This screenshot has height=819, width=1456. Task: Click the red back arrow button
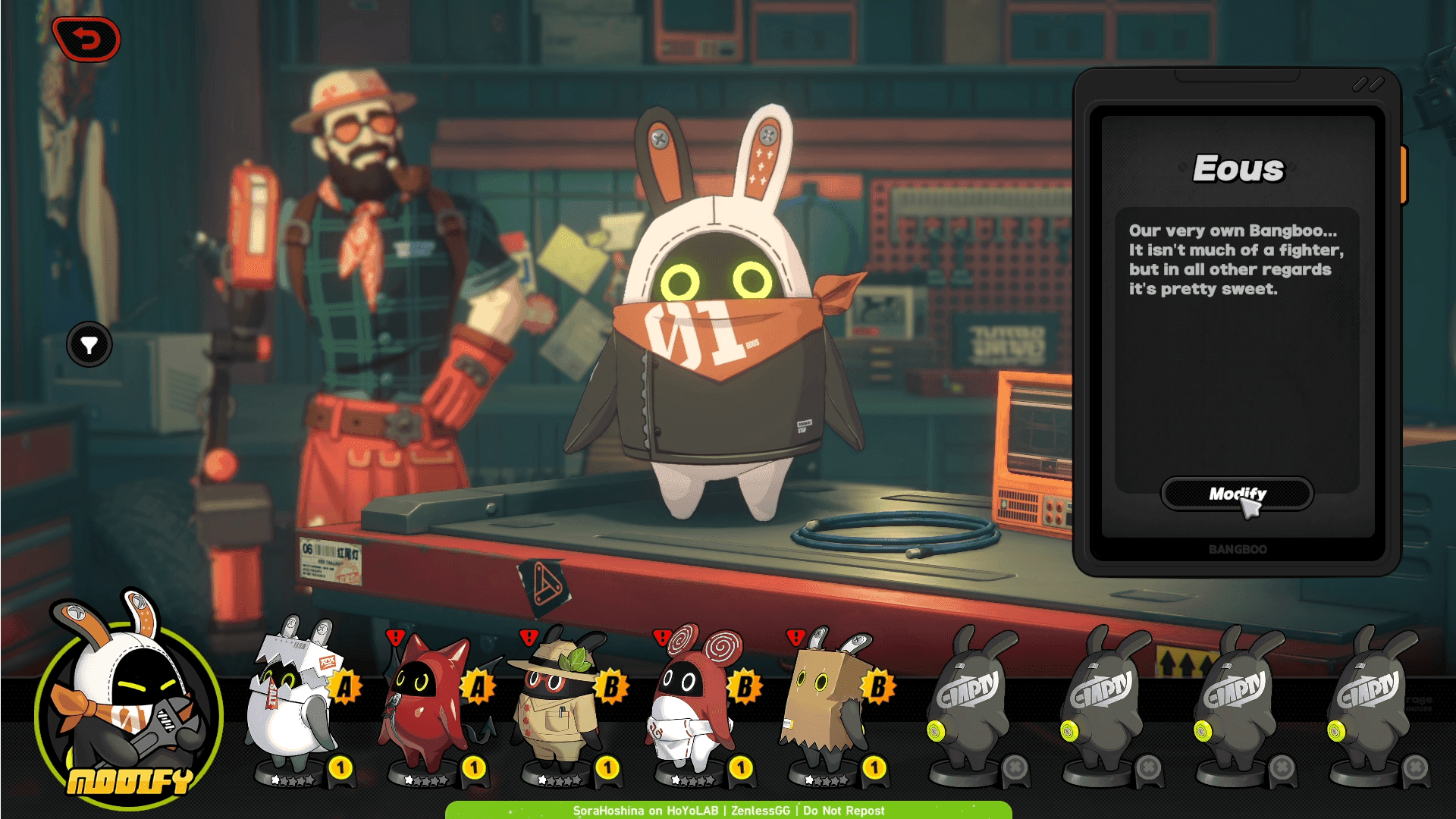[x=86, y=39]
